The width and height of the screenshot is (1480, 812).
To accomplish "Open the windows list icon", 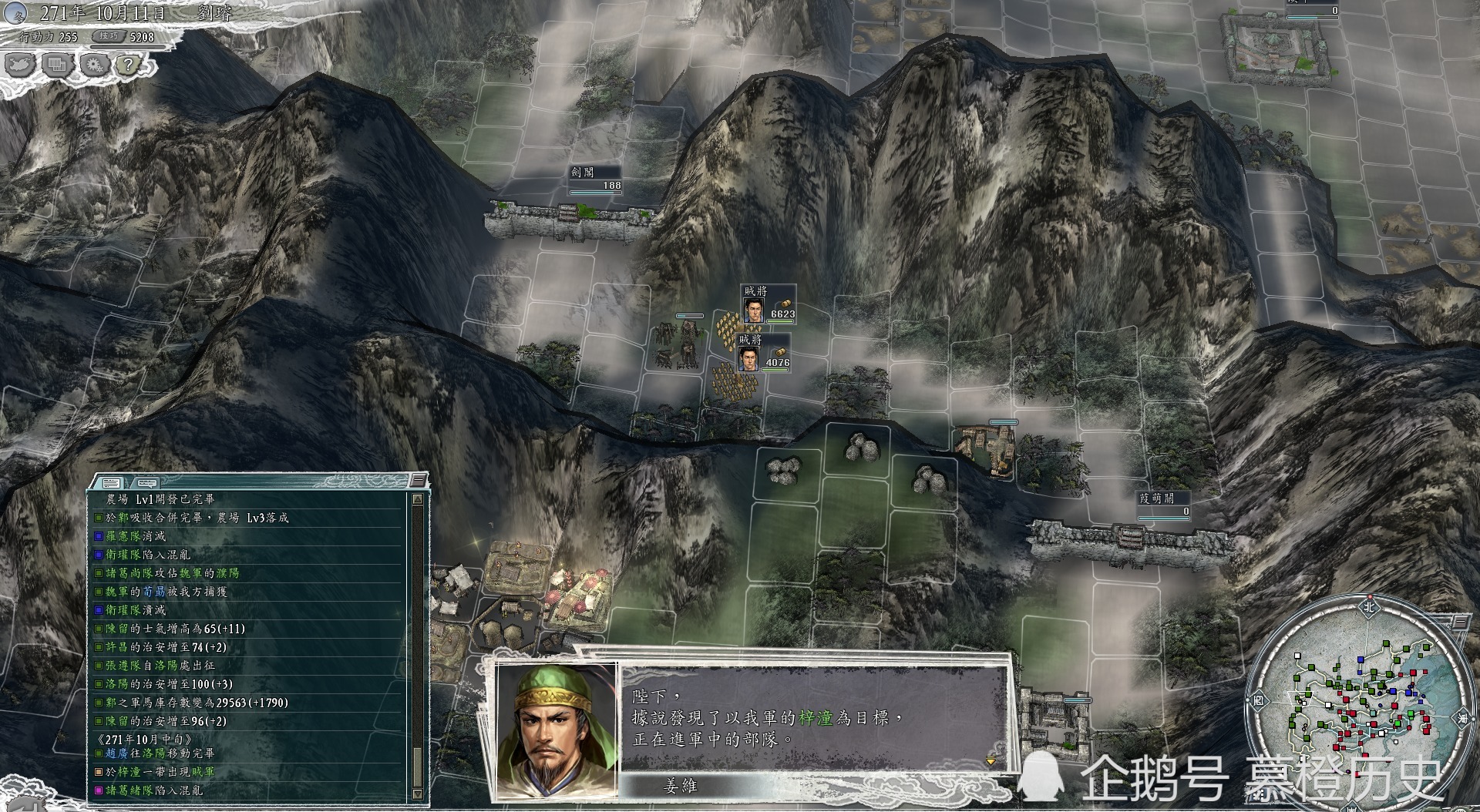I will [56, 65].
